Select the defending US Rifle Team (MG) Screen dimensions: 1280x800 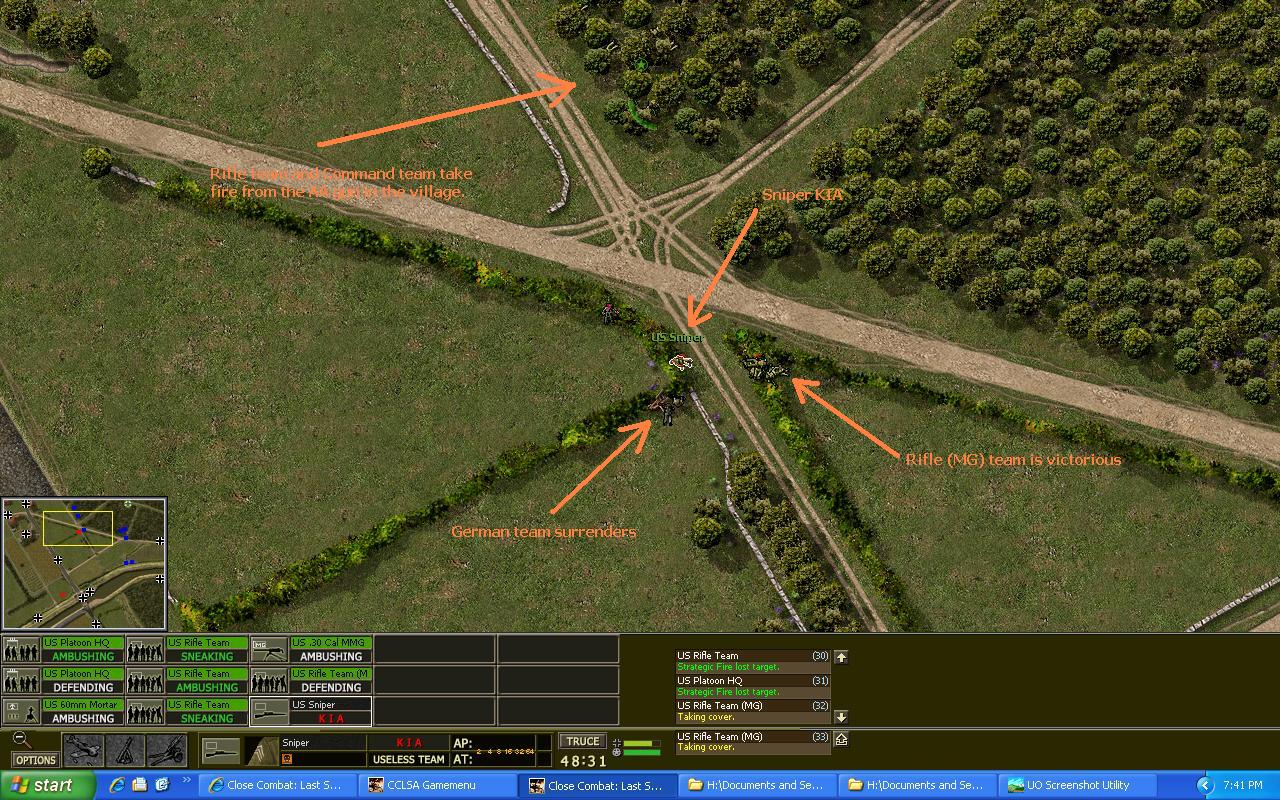311,681
